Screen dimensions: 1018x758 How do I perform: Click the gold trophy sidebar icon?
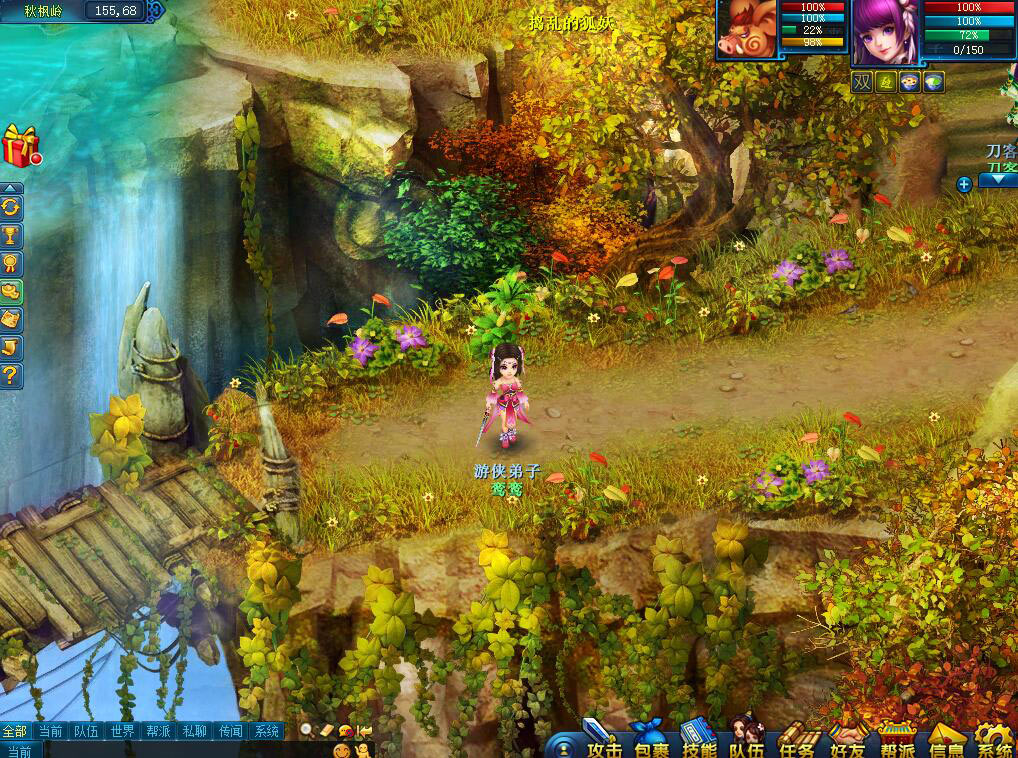coord(11,236)
